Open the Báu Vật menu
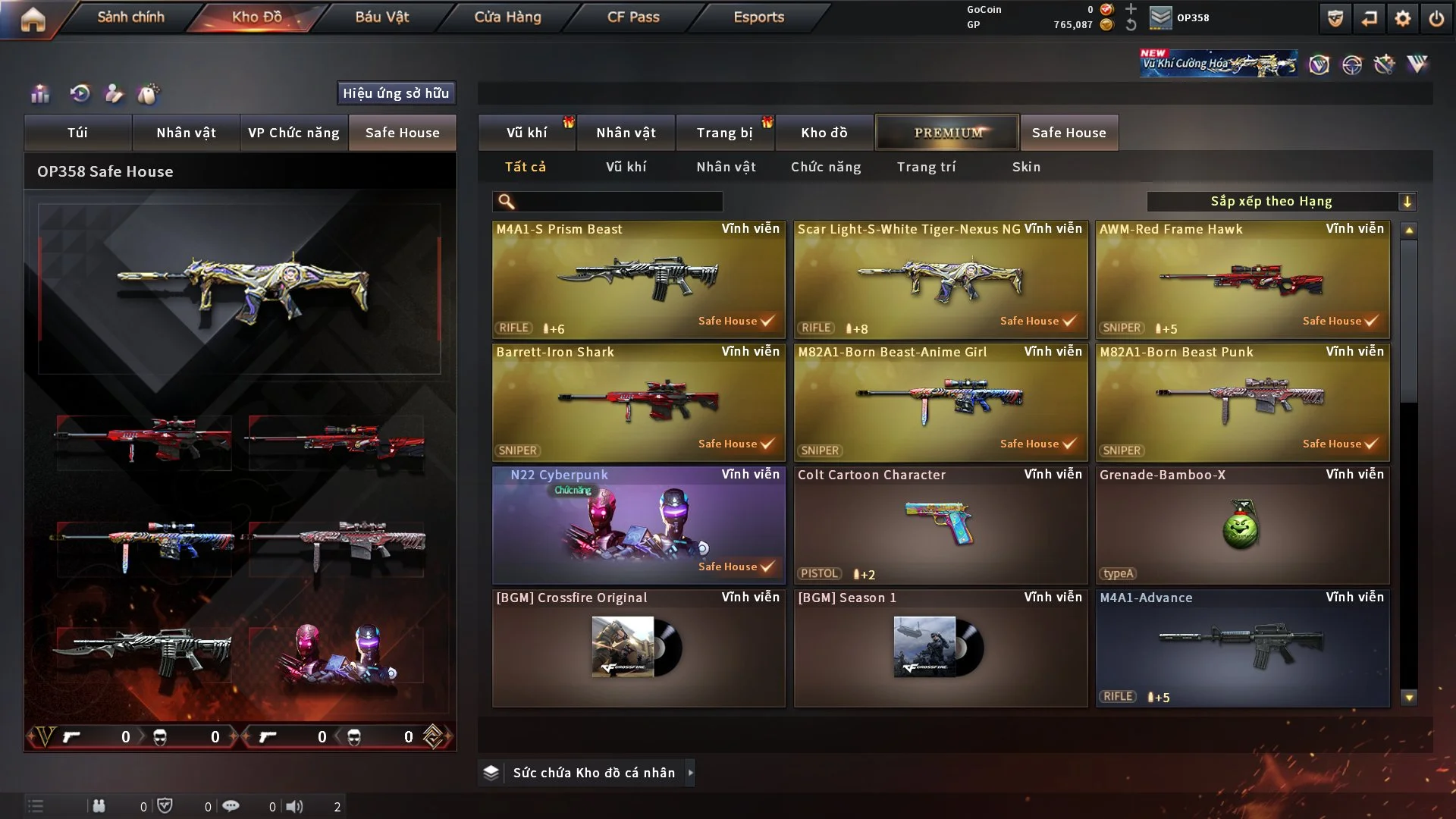1456x819 pixels. coord(381,17)
